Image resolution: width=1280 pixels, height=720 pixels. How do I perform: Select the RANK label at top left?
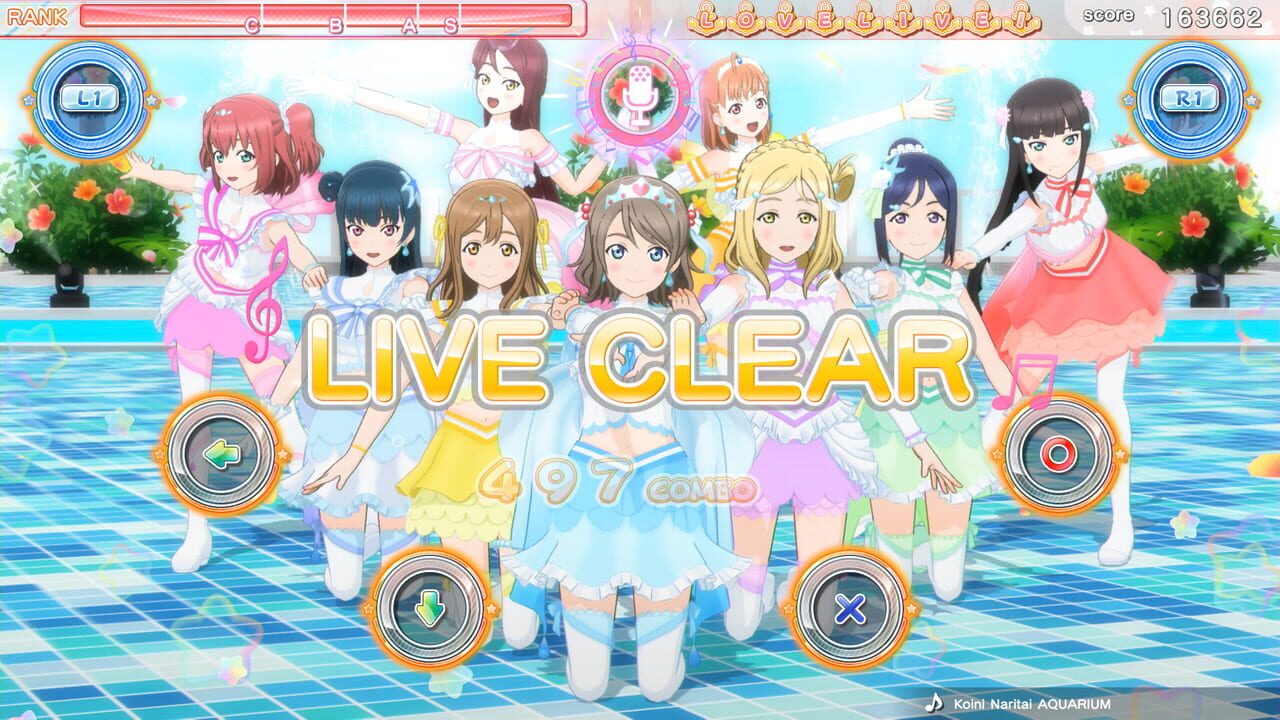click(38, 15)
